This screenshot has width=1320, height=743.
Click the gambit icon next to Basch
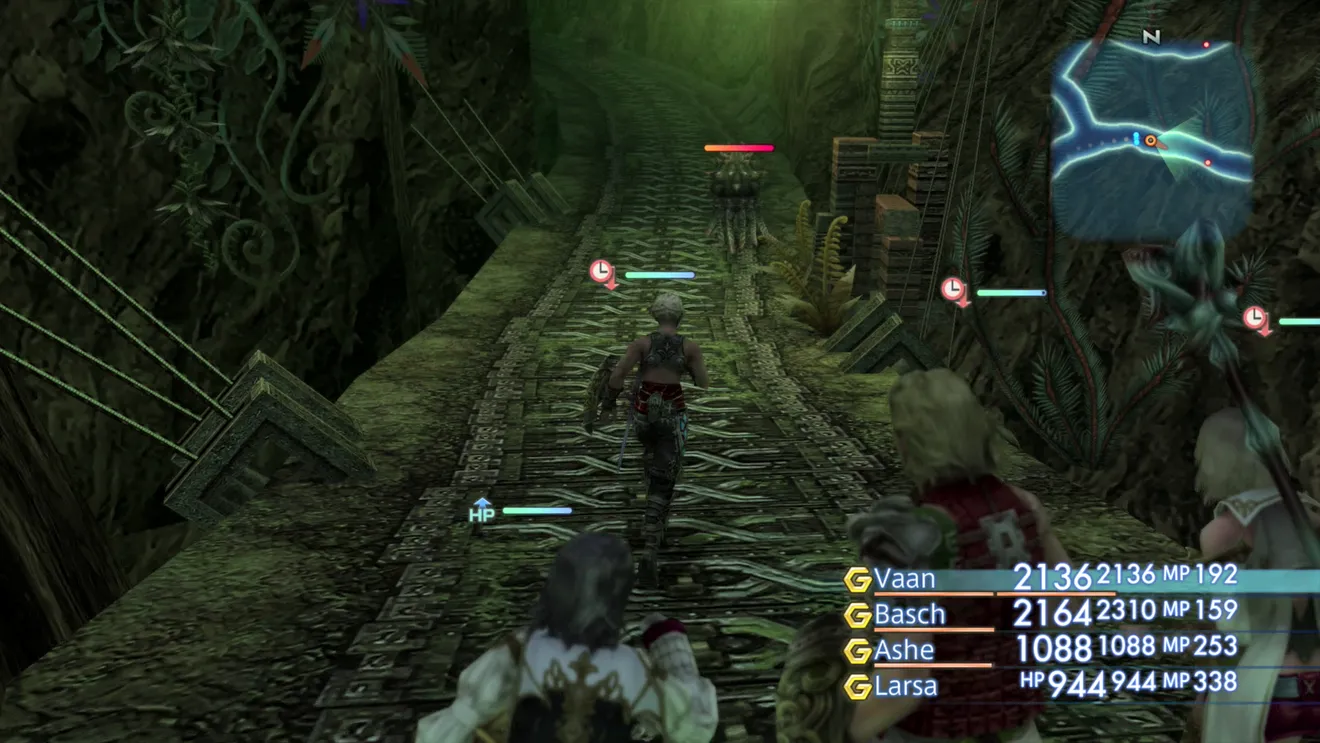(x=857, y=615)
